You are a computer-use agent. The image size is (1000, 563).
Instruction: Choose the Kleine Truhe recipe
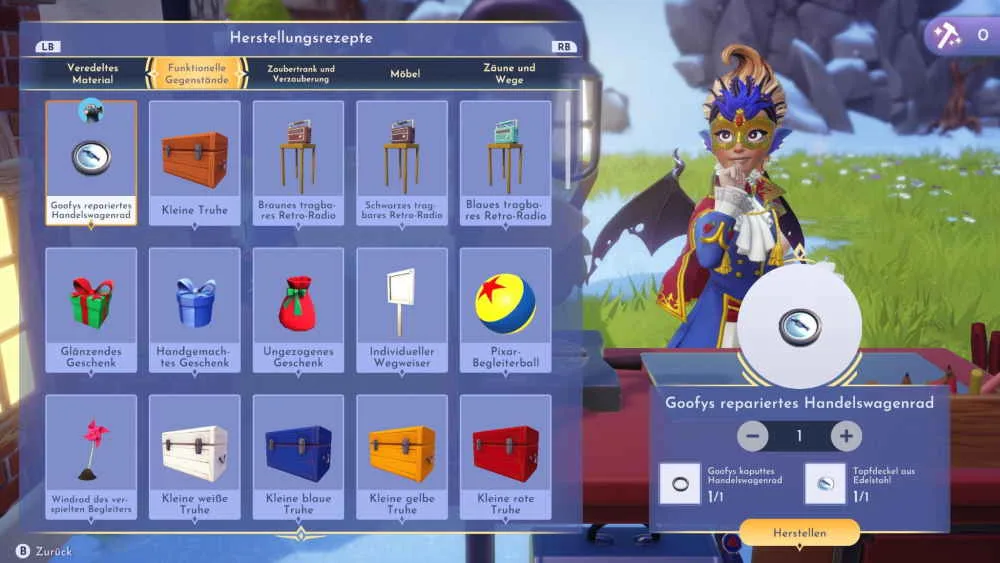(x=195, y=163)
